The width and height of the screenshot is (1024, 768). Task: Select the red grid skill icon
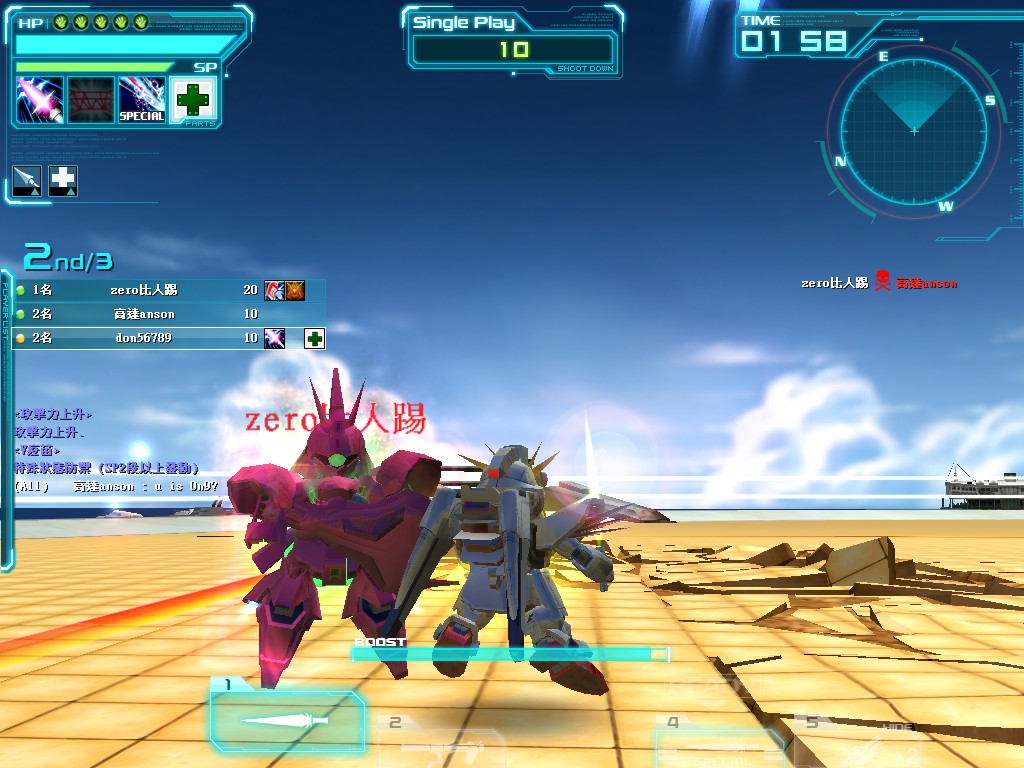coord(90,100)
